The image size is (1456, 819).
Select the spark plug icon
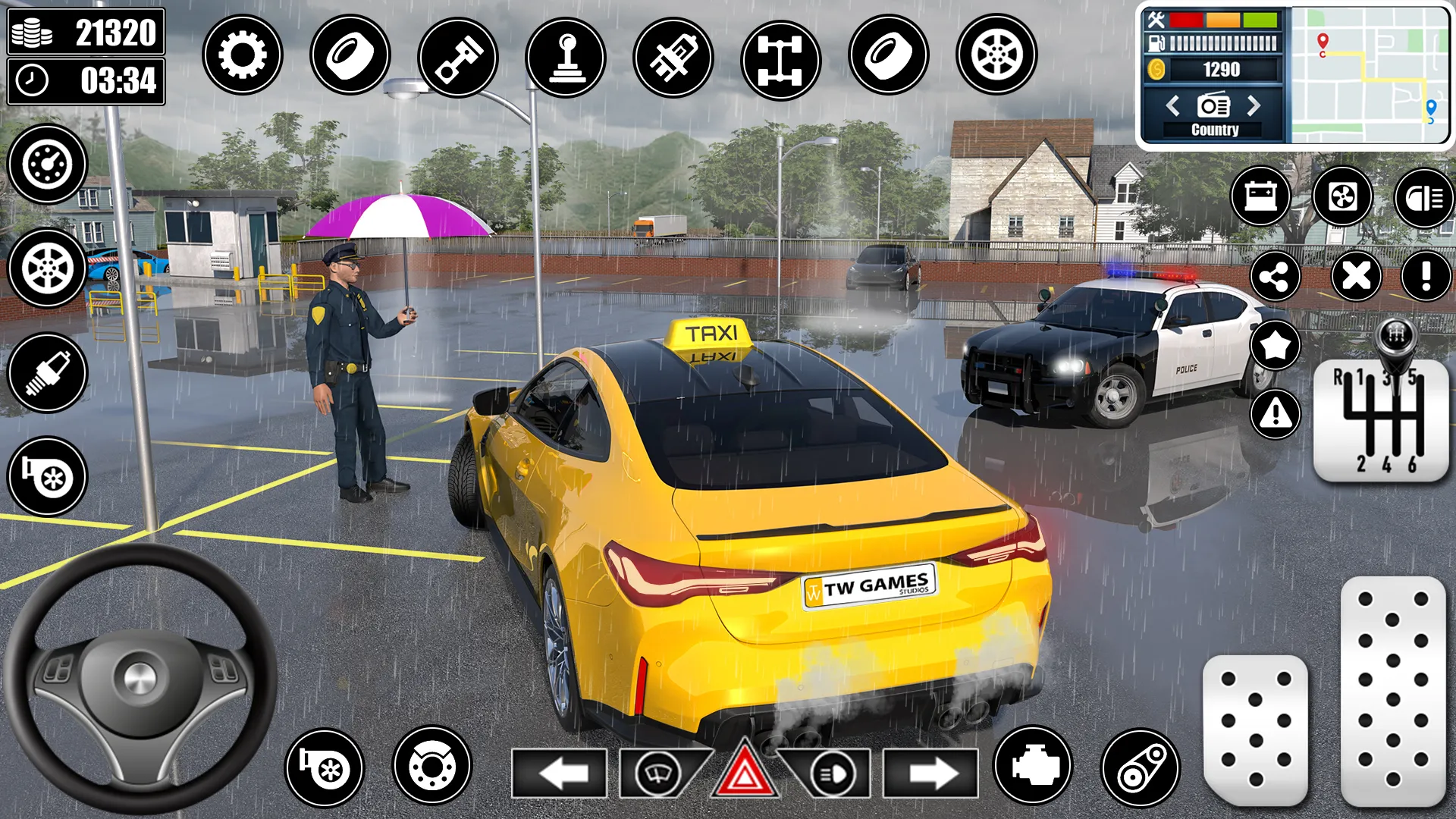(47, 373)
